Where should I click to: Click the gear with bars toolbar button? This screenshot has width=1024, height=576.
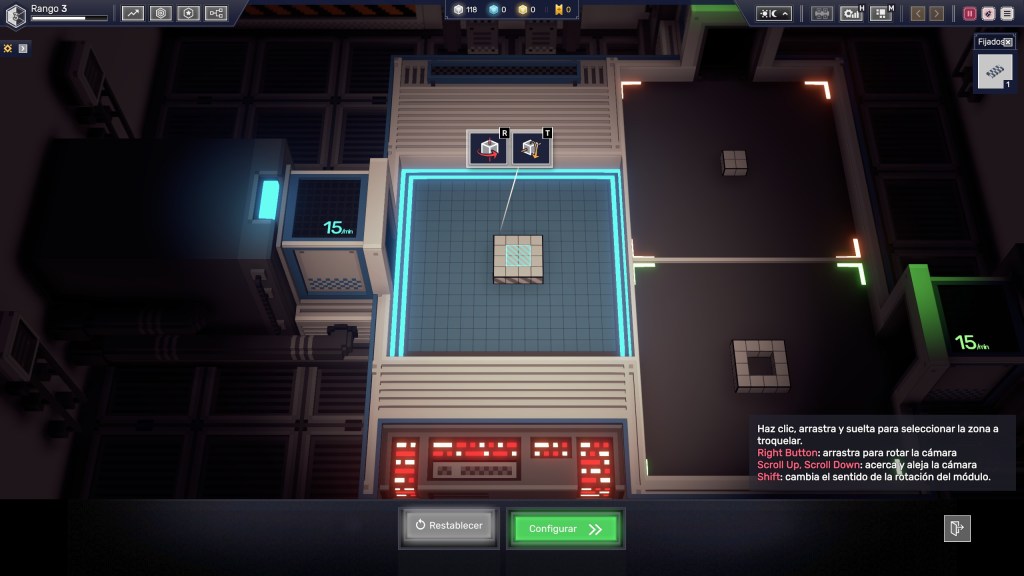click(x=852, y=13)
